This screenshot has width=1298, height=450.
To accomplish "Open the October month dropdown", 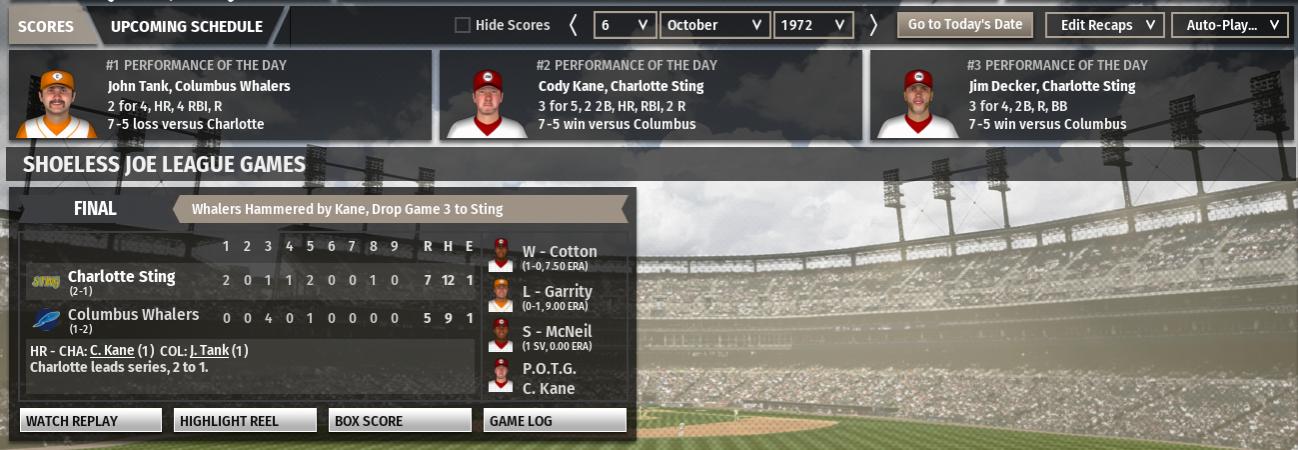I will tap(716, 25).
